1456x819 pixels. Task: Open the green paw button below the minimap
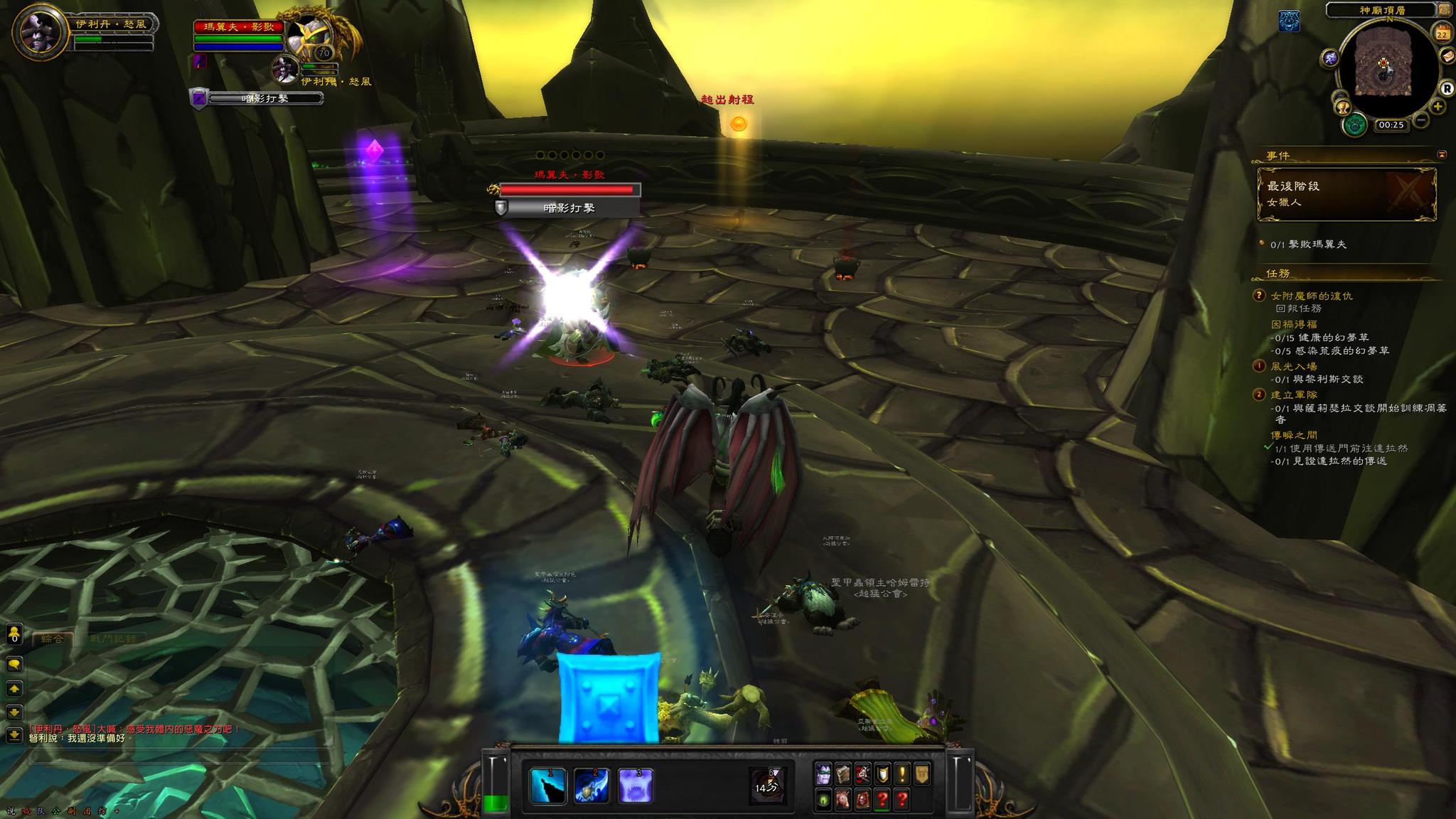(x=1356, y=125)
